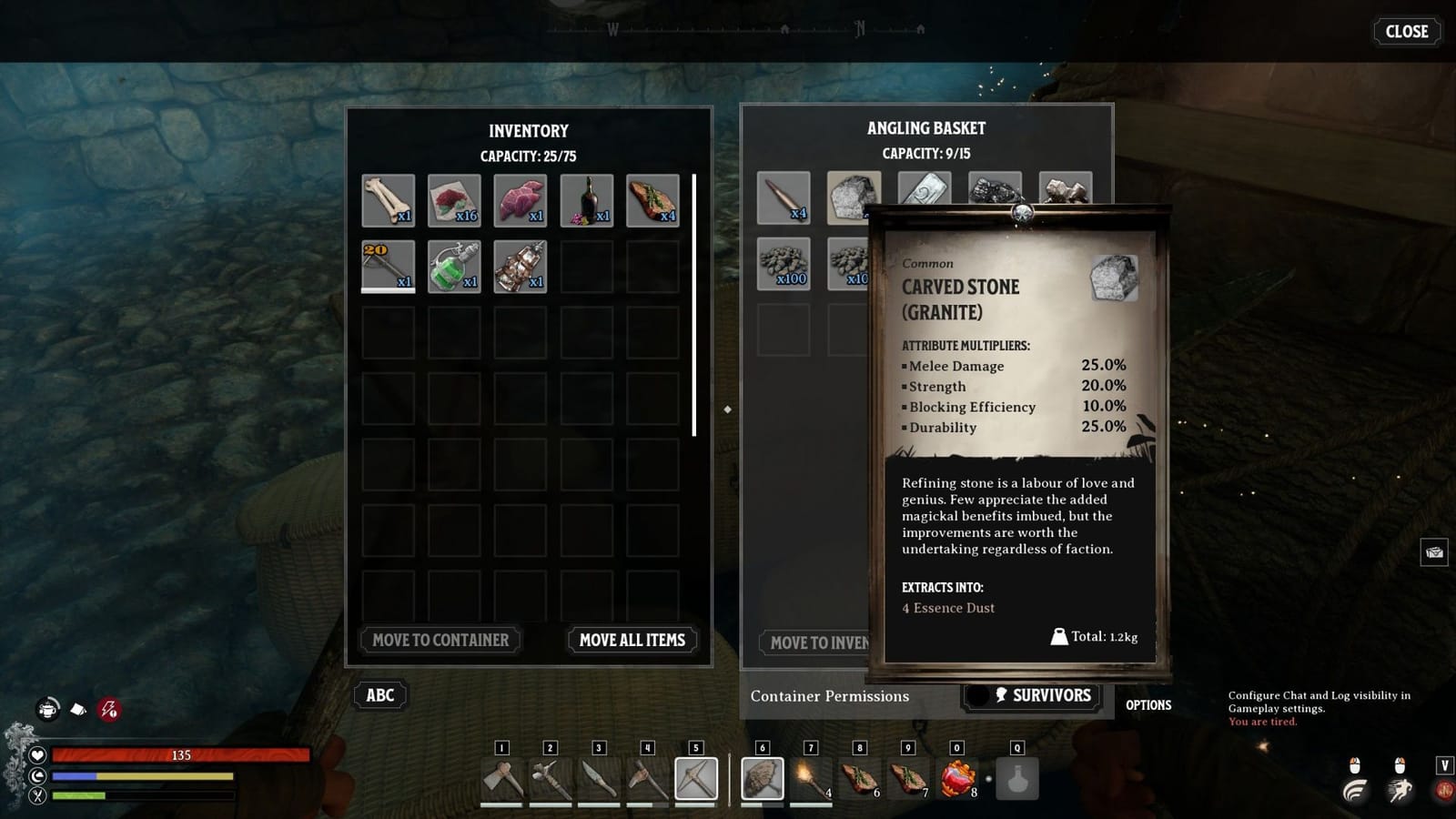Click the bone item in the inventory

click(x=388, y=198)
